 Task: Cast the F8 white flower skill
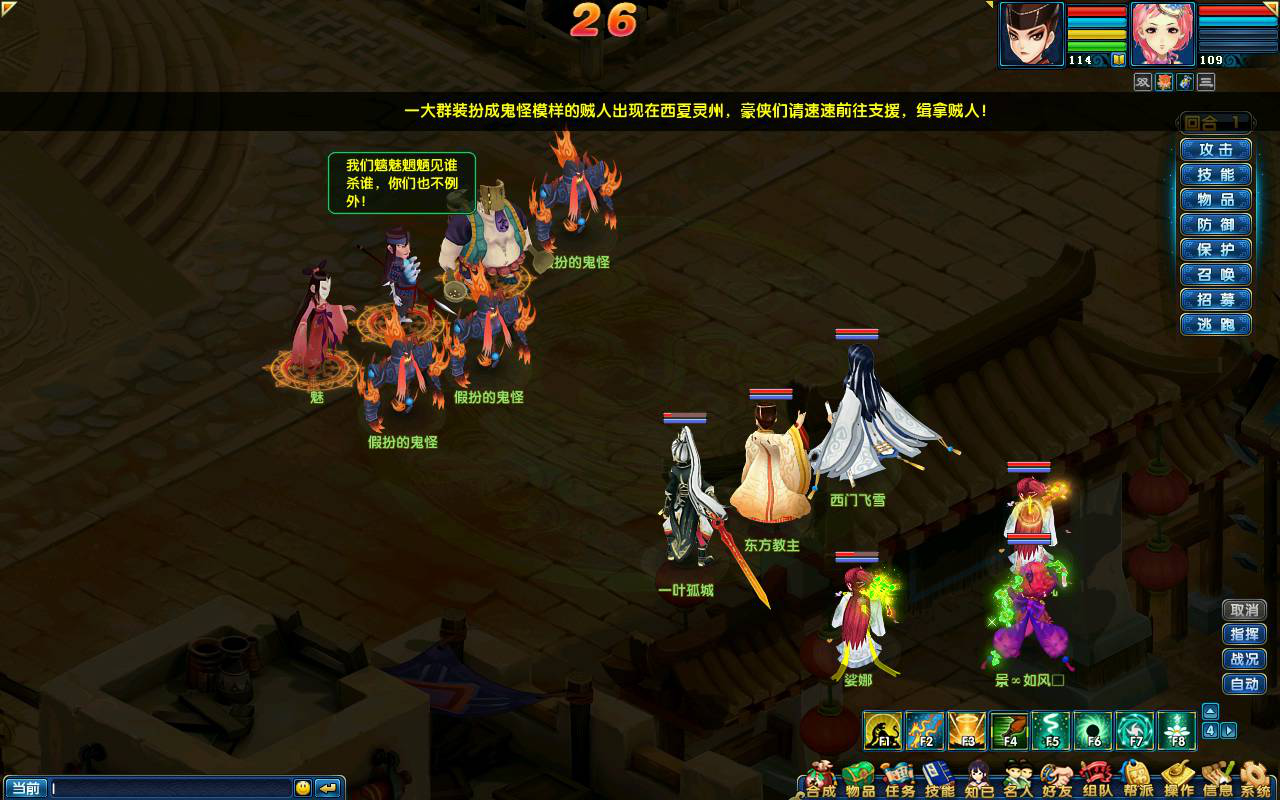pyautogui.click(x=1177, y=731)
